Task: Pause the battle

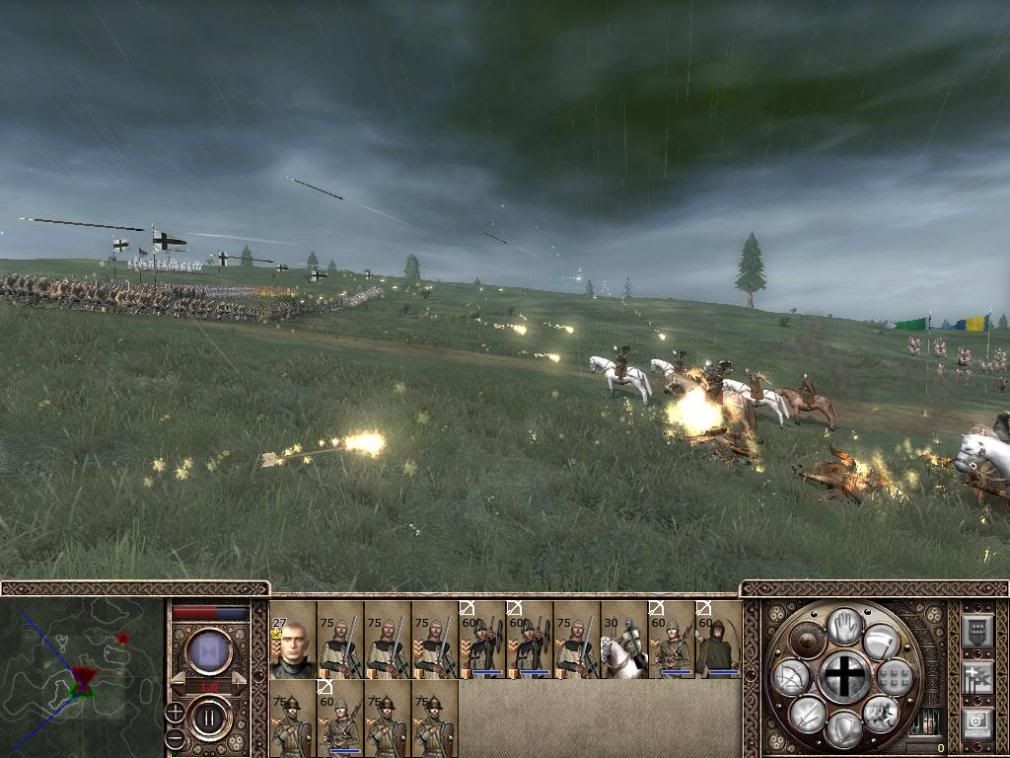Action: click(x=210, y=718)
